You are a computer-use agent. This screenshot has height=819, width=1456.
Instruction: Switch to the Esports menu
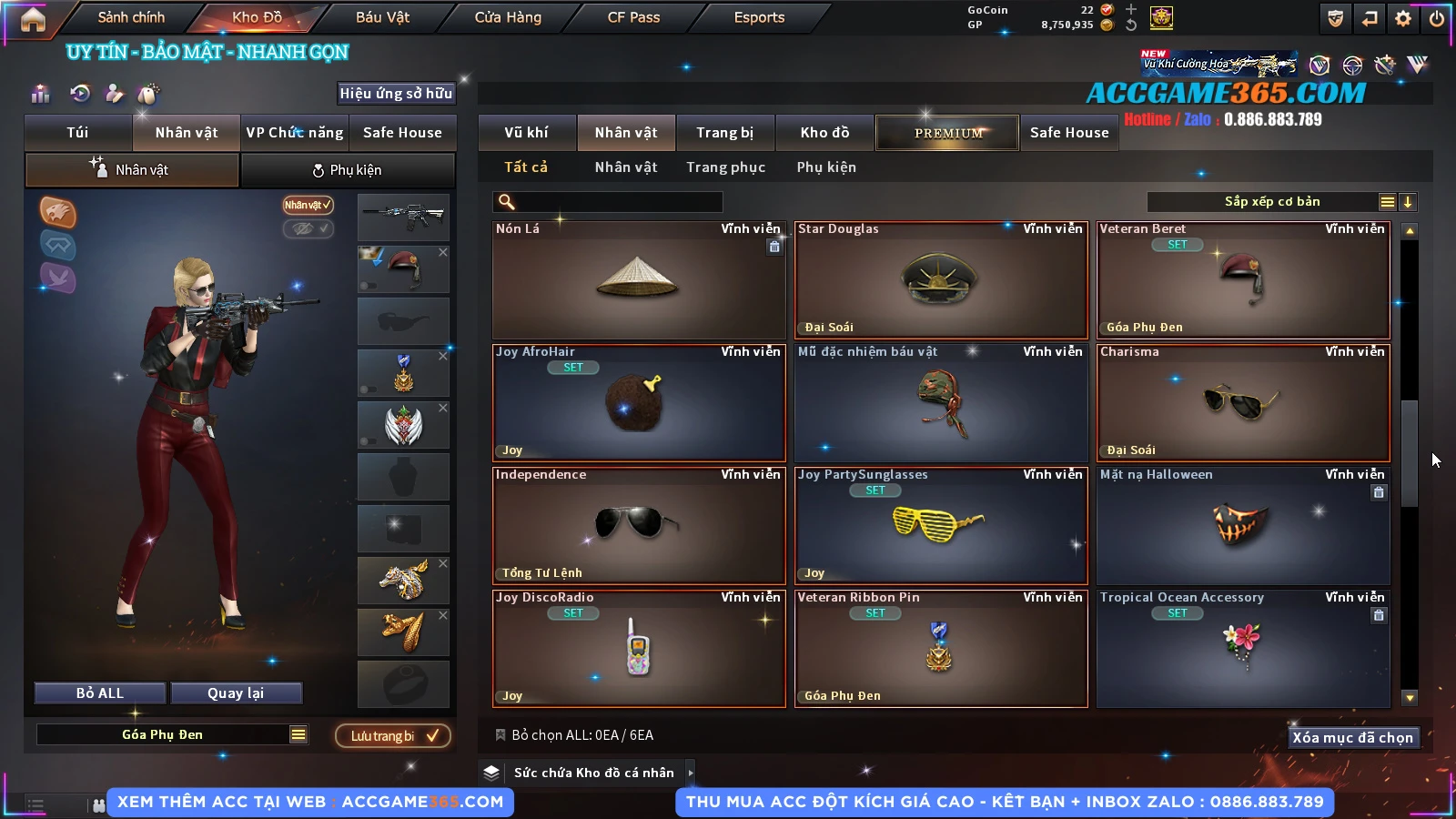pos(759,17)
